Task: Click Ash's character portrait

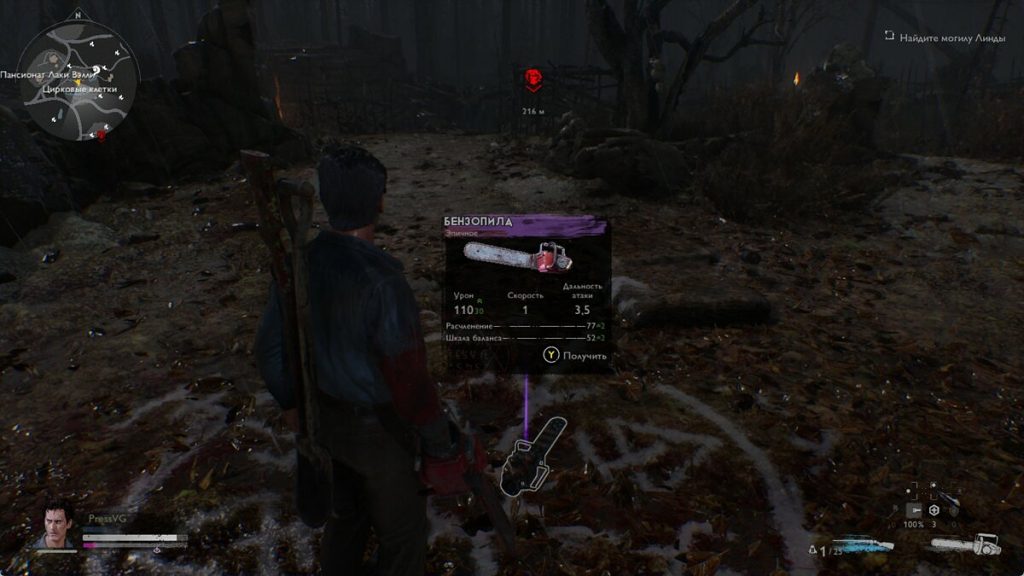Action: coord(57,525)
